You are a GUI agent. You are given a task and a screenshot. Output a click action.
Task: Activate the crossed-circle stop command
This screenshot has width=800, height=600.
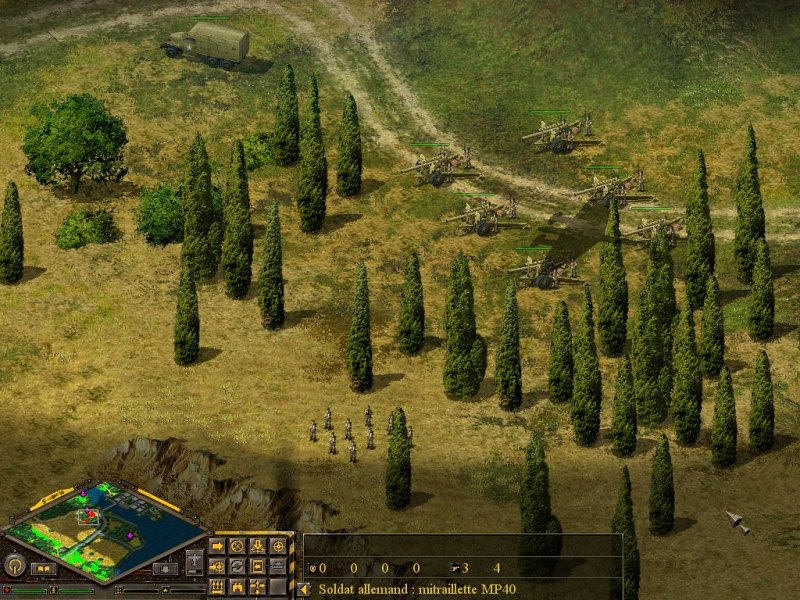[237, 546]
